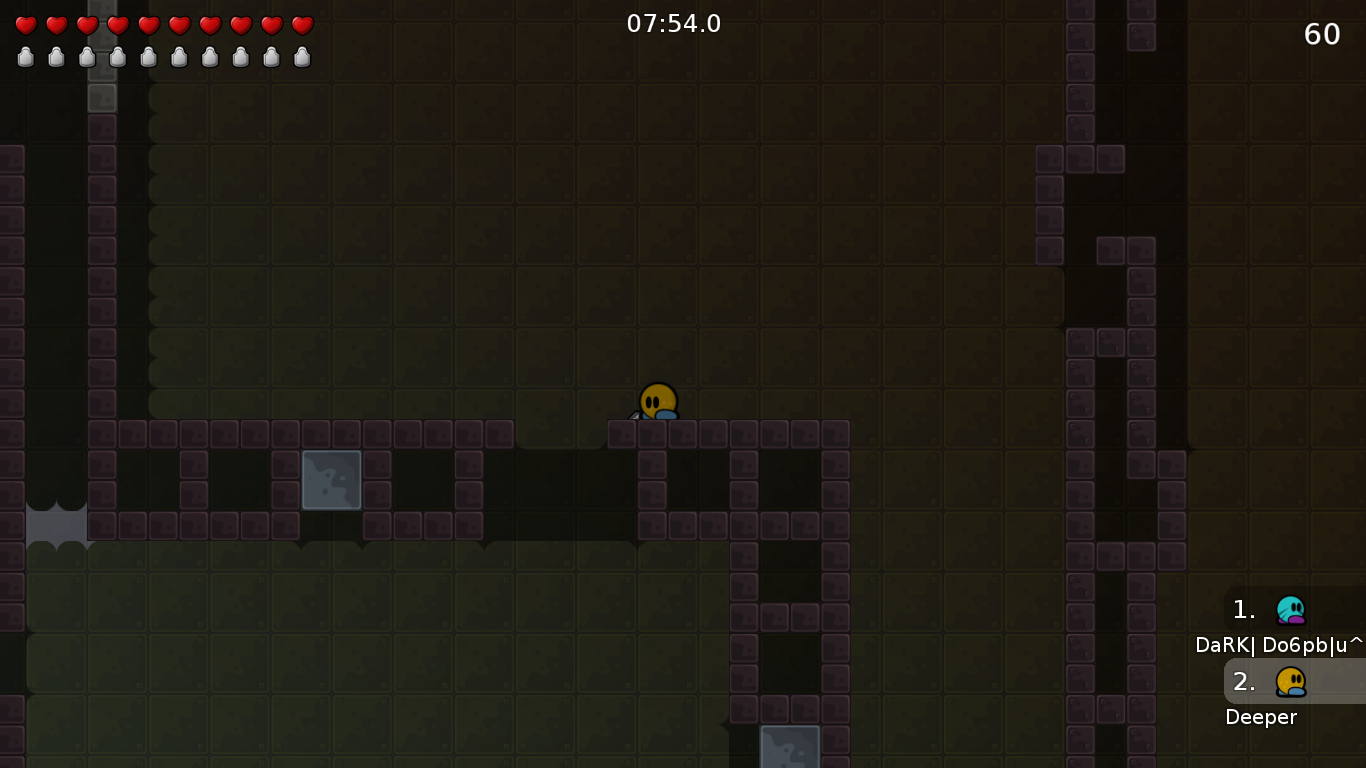Image resolution: width=1366 pixels, height=768 pixels.
Task: Click the score 60 in the top-right corner
Action: click(x=1321, y=33)
